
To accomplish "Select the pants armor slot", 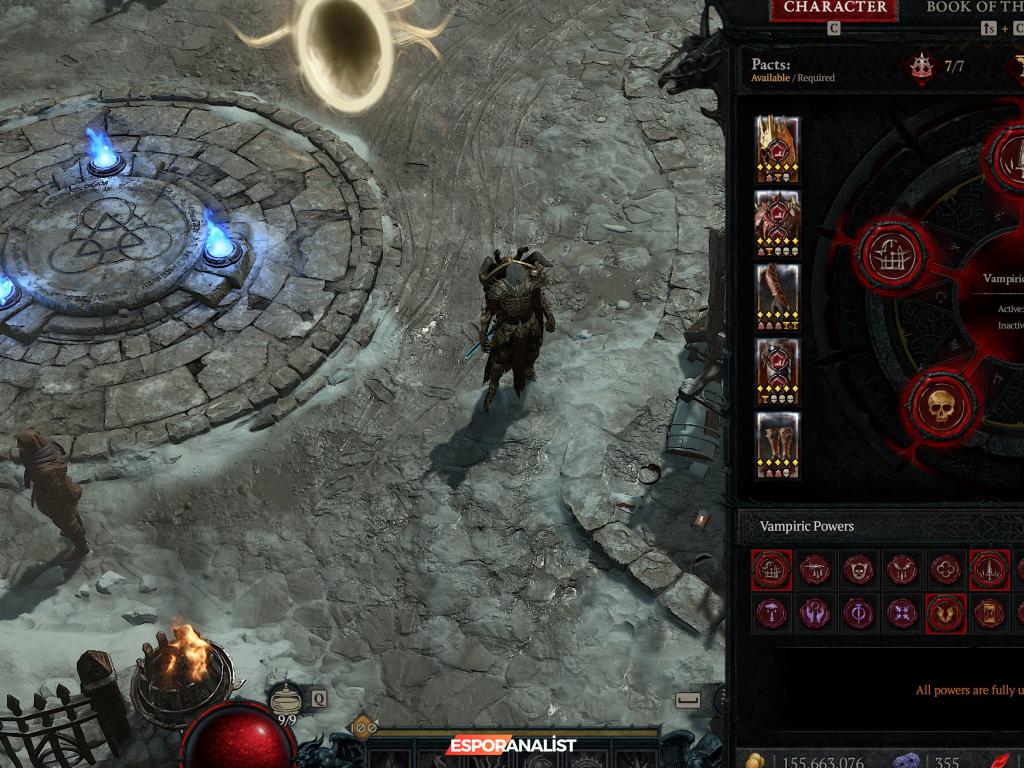I will click(x=777, y=372).
